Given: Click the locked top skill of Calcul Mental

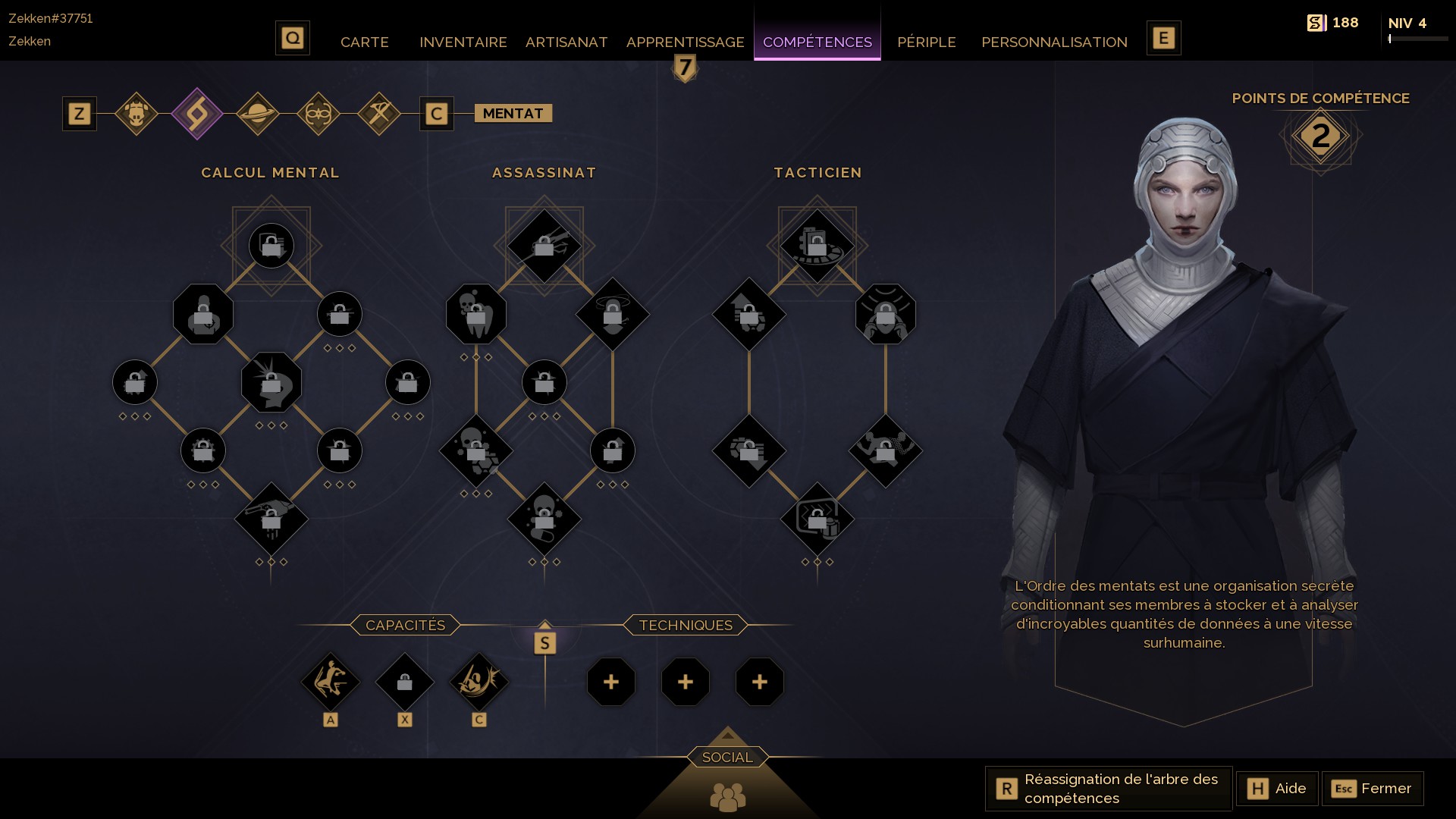Looking at the screenshot, I should (271, 245).
